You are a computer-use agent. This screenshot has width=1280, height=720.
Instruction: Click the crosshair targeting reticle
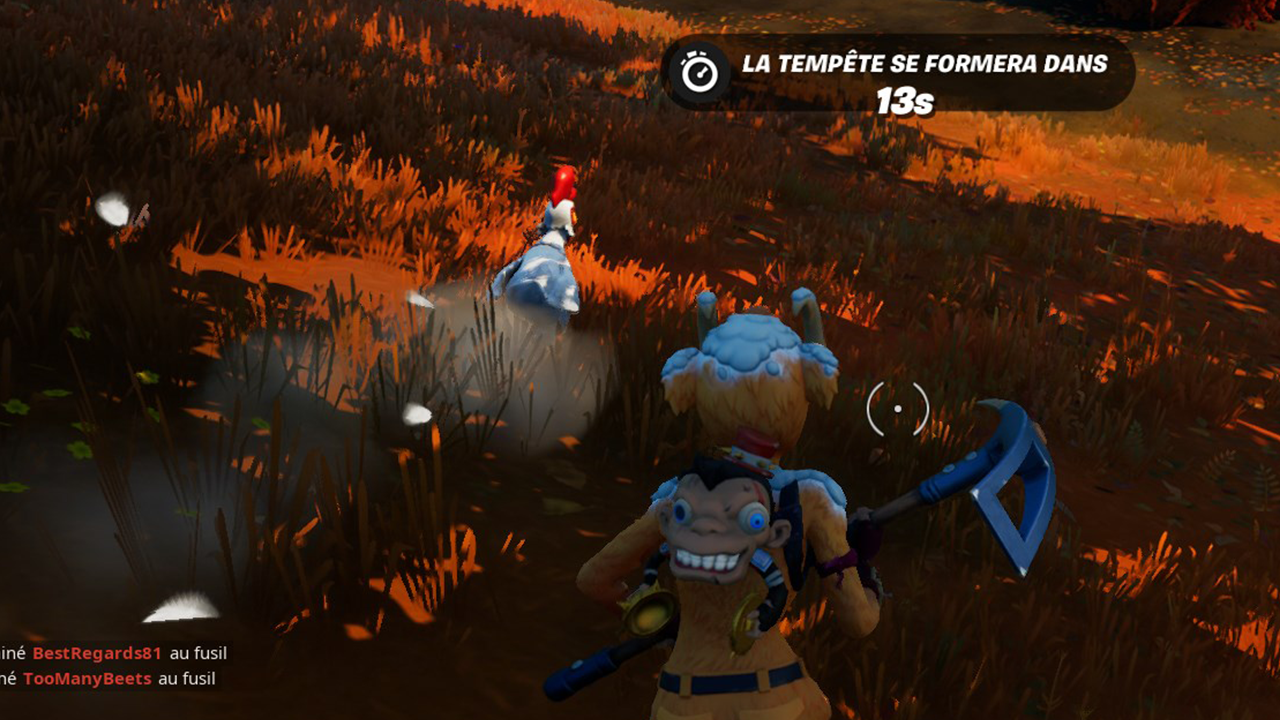pos(900,410)
